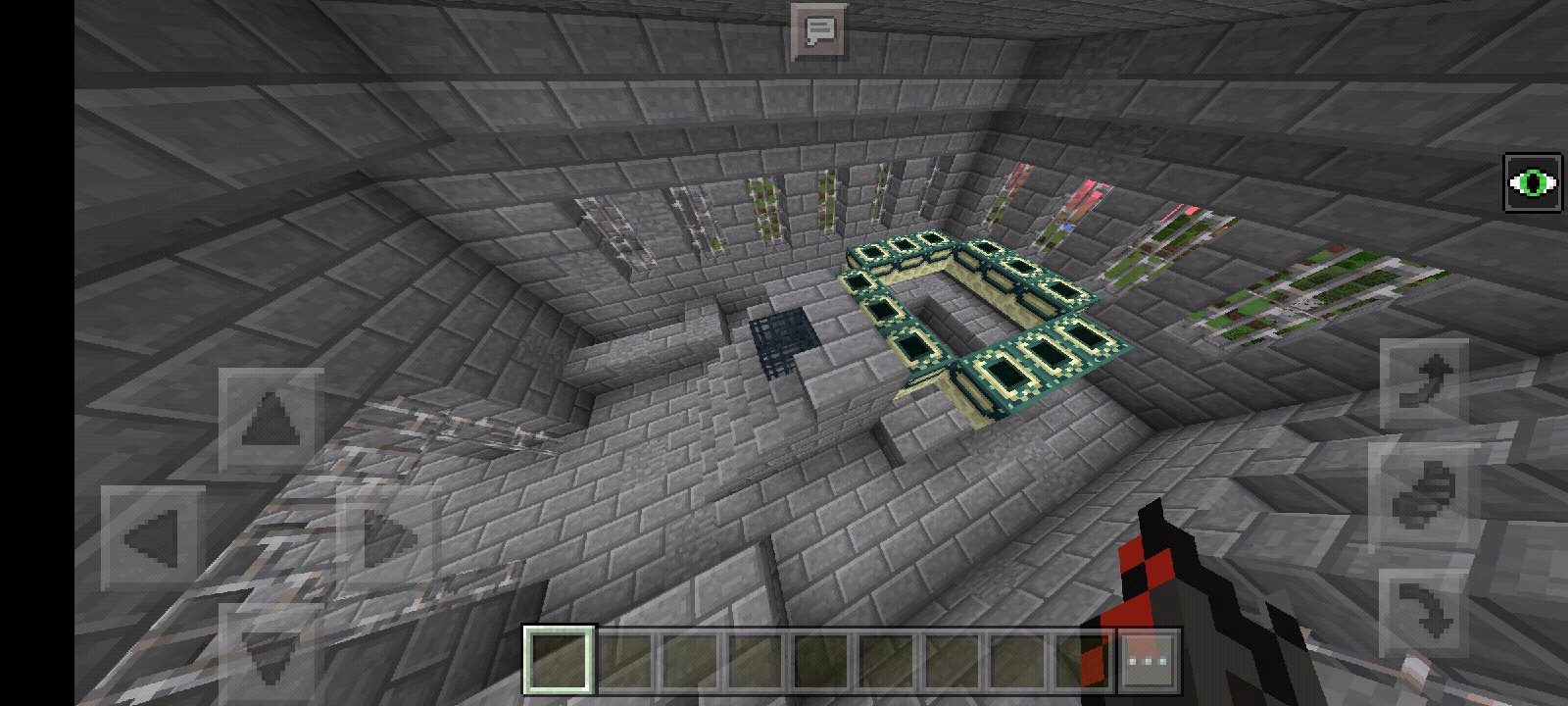Open the chat speech bubble button
This screenshot has width=1568, height=706.
coord(819,31)
